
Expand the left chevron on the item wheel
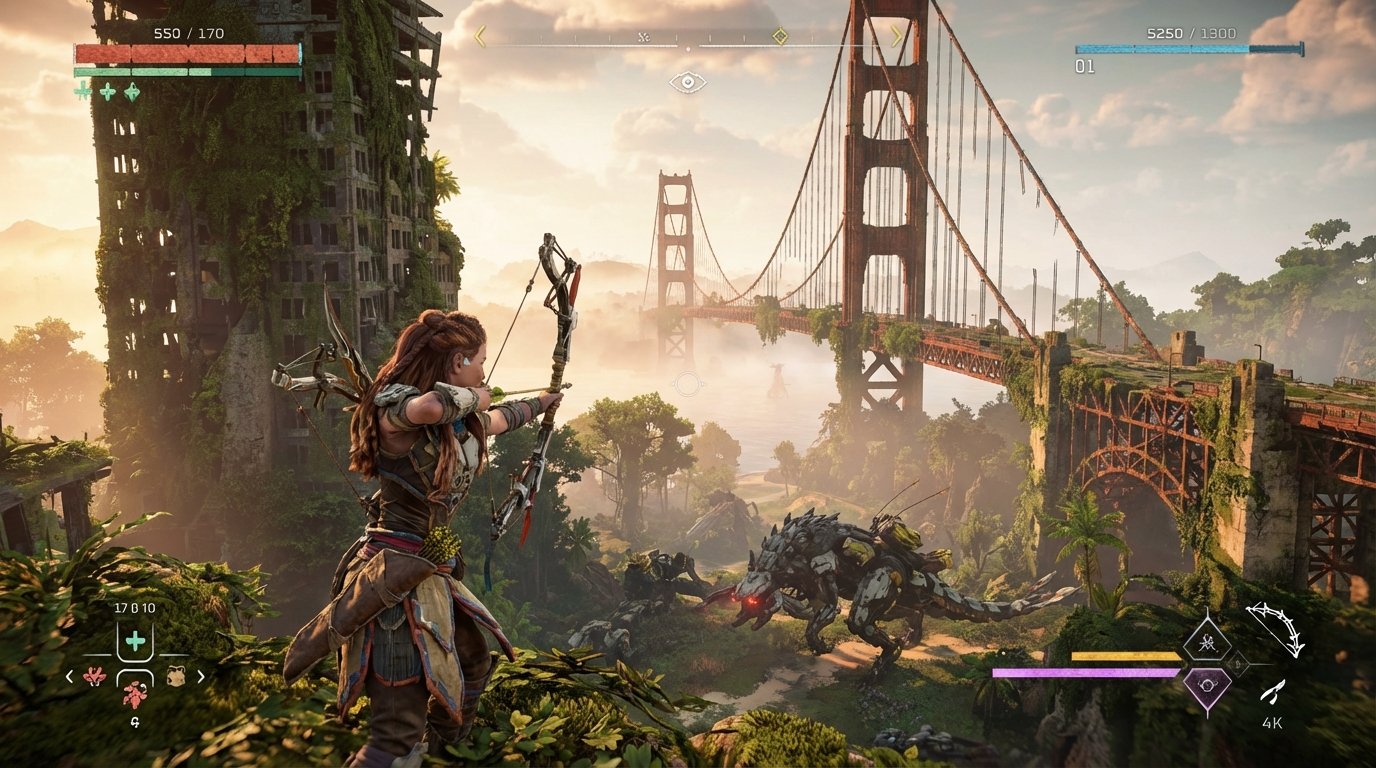coord(69,676)
